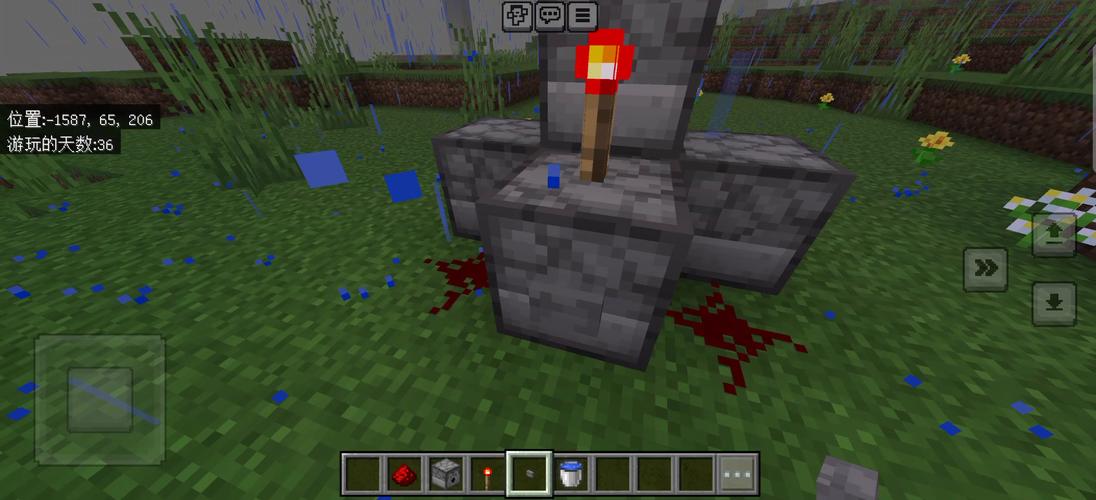Open the chat speech bubble button
The width and height of the screenshot is (1096, 500).
[x=550, y=15]
